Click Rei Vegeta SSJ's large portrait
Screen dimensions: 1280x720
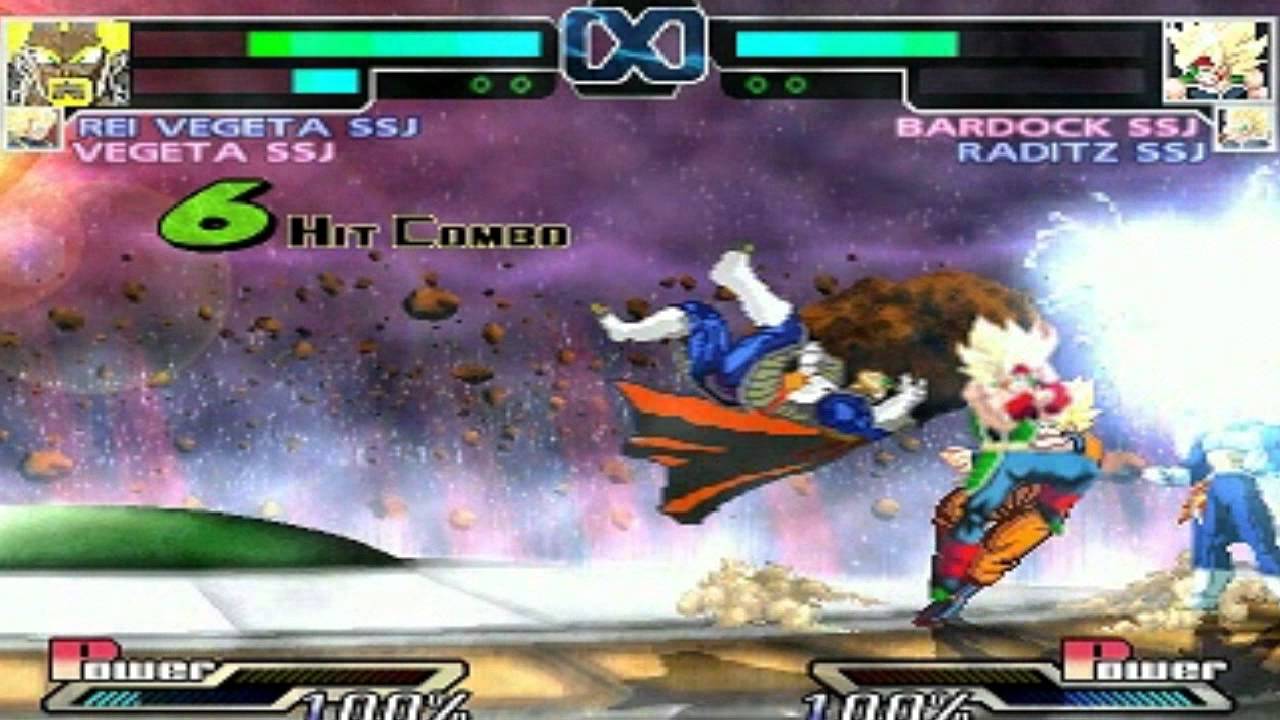[x=68, y=62]
